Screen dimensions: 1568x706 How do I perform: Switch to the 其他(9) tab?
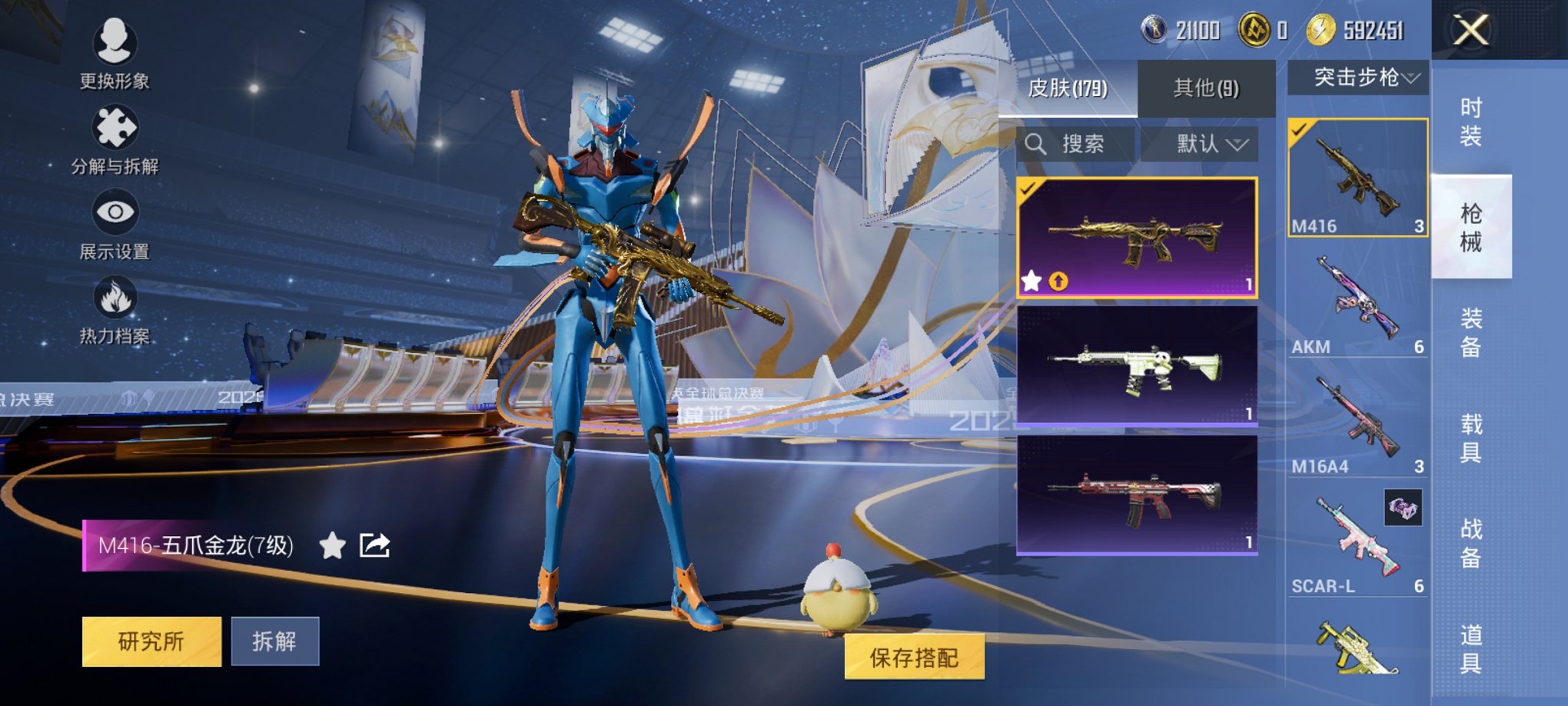pyautogui.click(x=1205, y=89)
